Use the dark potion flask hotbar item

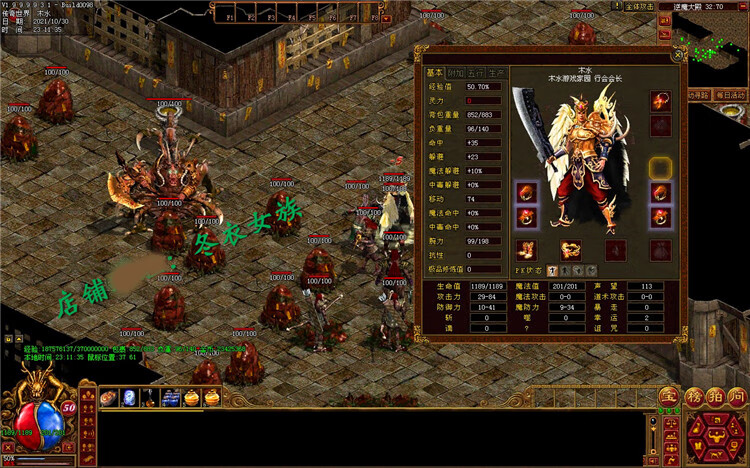149,398
